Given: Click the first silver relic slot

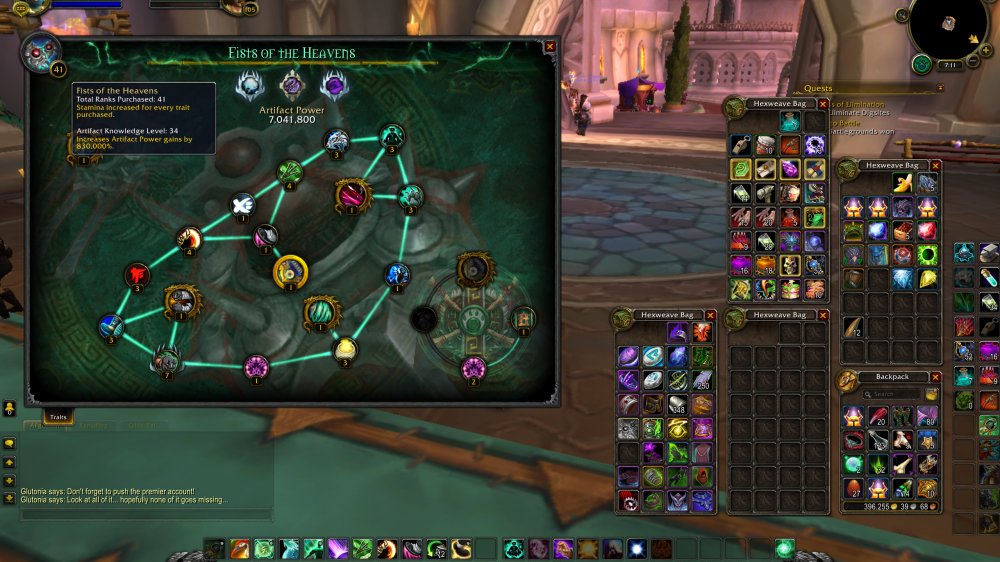Looking at the screenshot, I should (249, 86).
